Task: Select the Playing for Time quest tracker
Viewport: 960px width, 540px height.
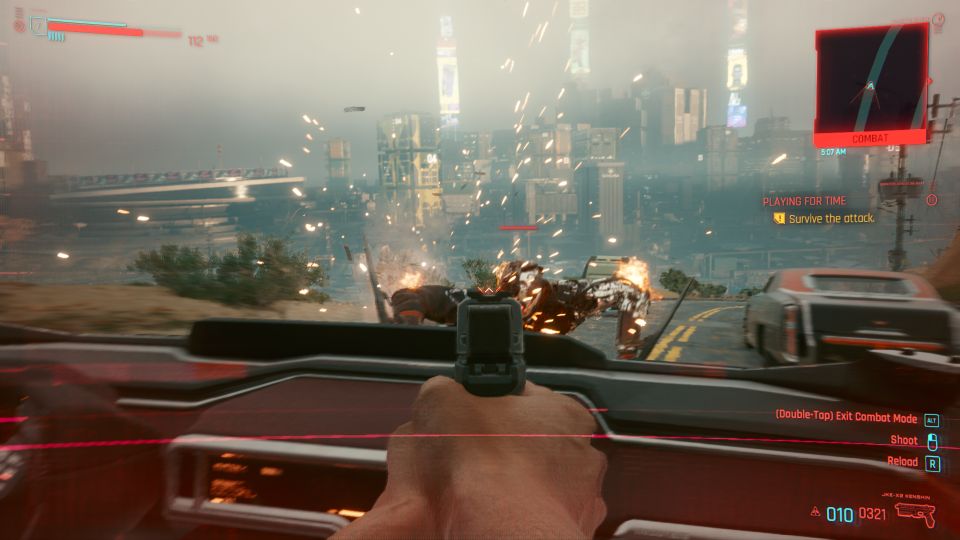Action: coord(804,201)
